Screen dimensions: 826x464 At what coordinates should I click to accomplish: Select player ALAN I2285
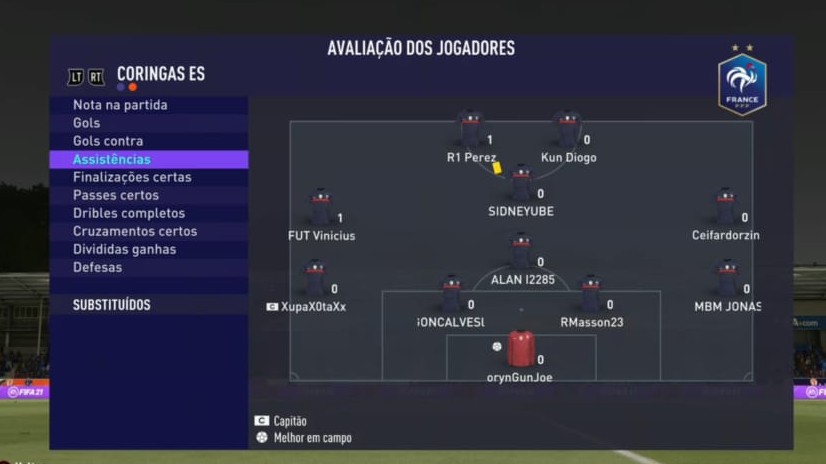click(522, 260)
